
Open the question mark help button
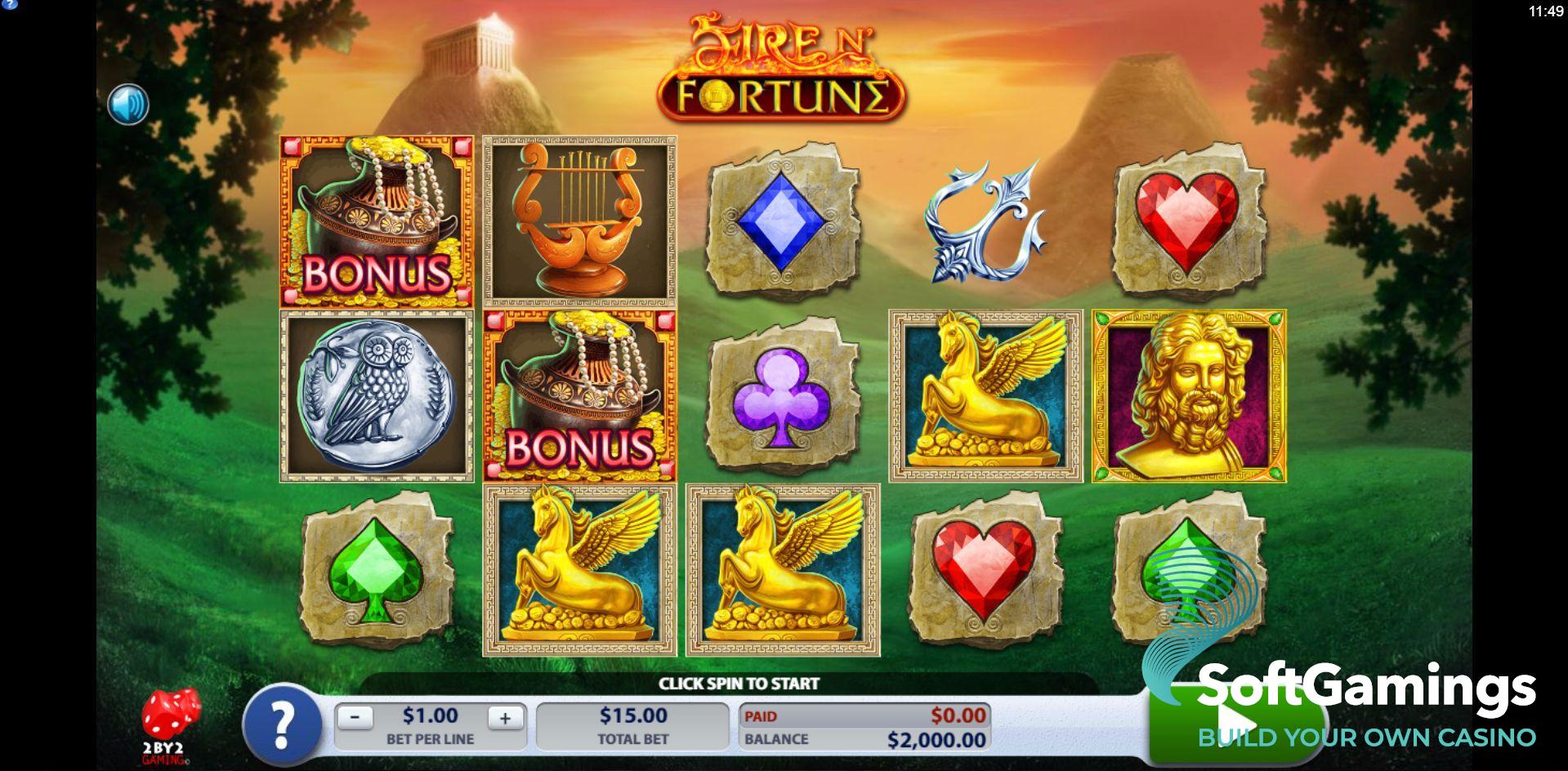pos(282,723)
